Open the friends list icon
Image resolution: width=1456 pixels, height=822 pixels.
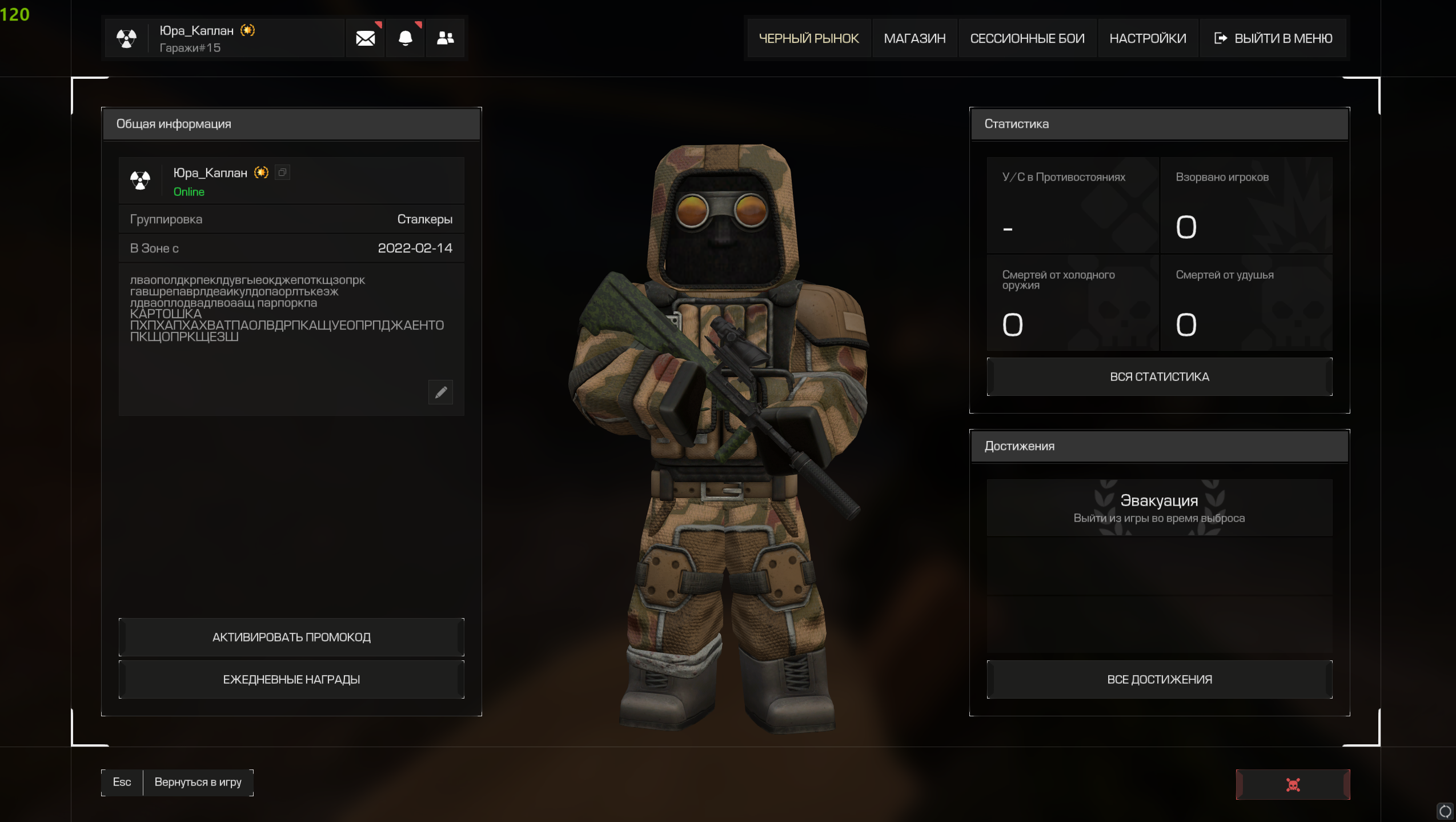(445, 38)
